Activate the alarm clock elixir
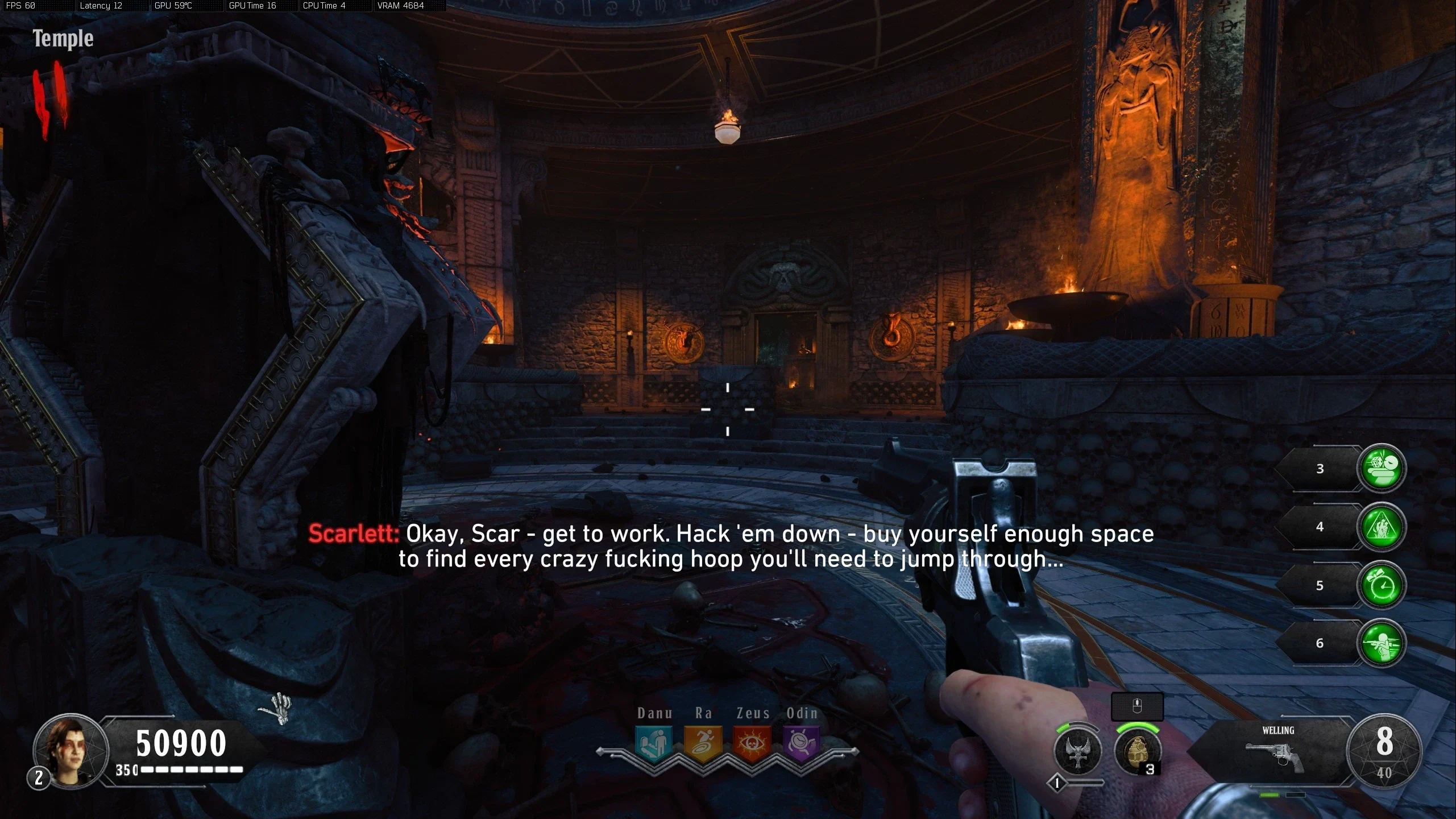The height and width of the screenshot is (819, 1456). coord(1382,585)
